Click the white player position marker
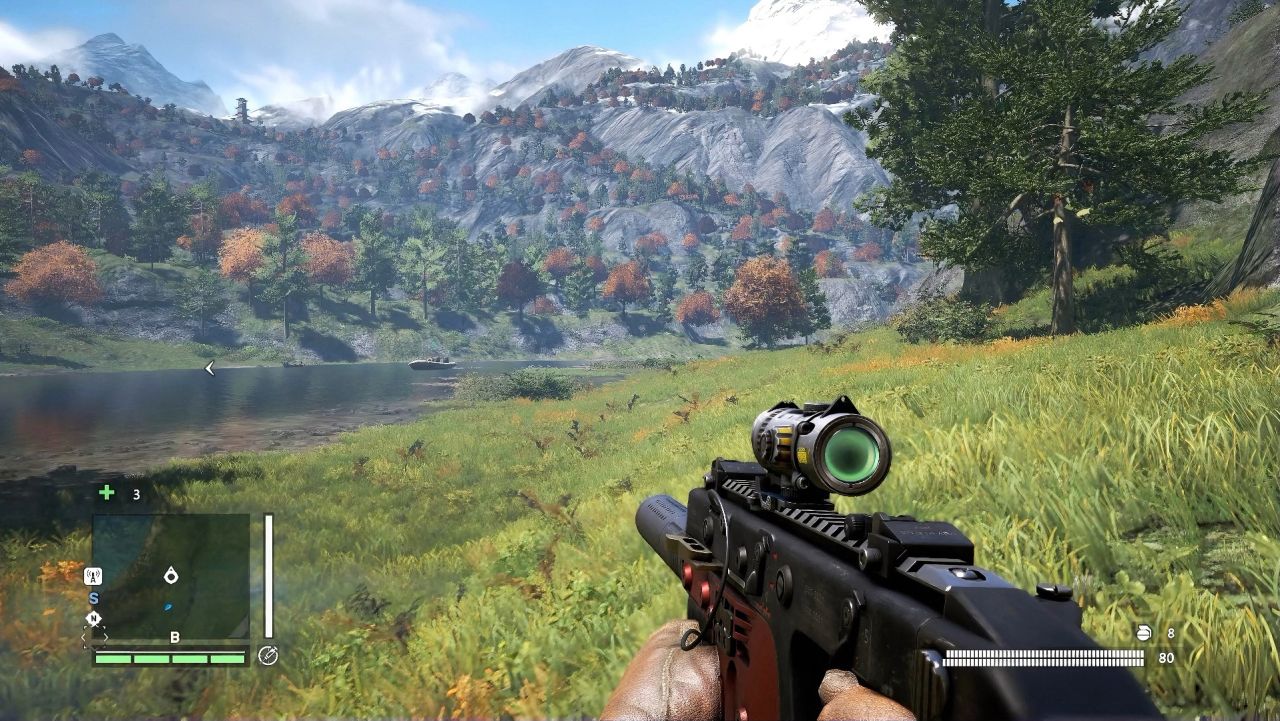This screenshot has height=721, width=1280. pyautogui.click(x=171, y=575)
